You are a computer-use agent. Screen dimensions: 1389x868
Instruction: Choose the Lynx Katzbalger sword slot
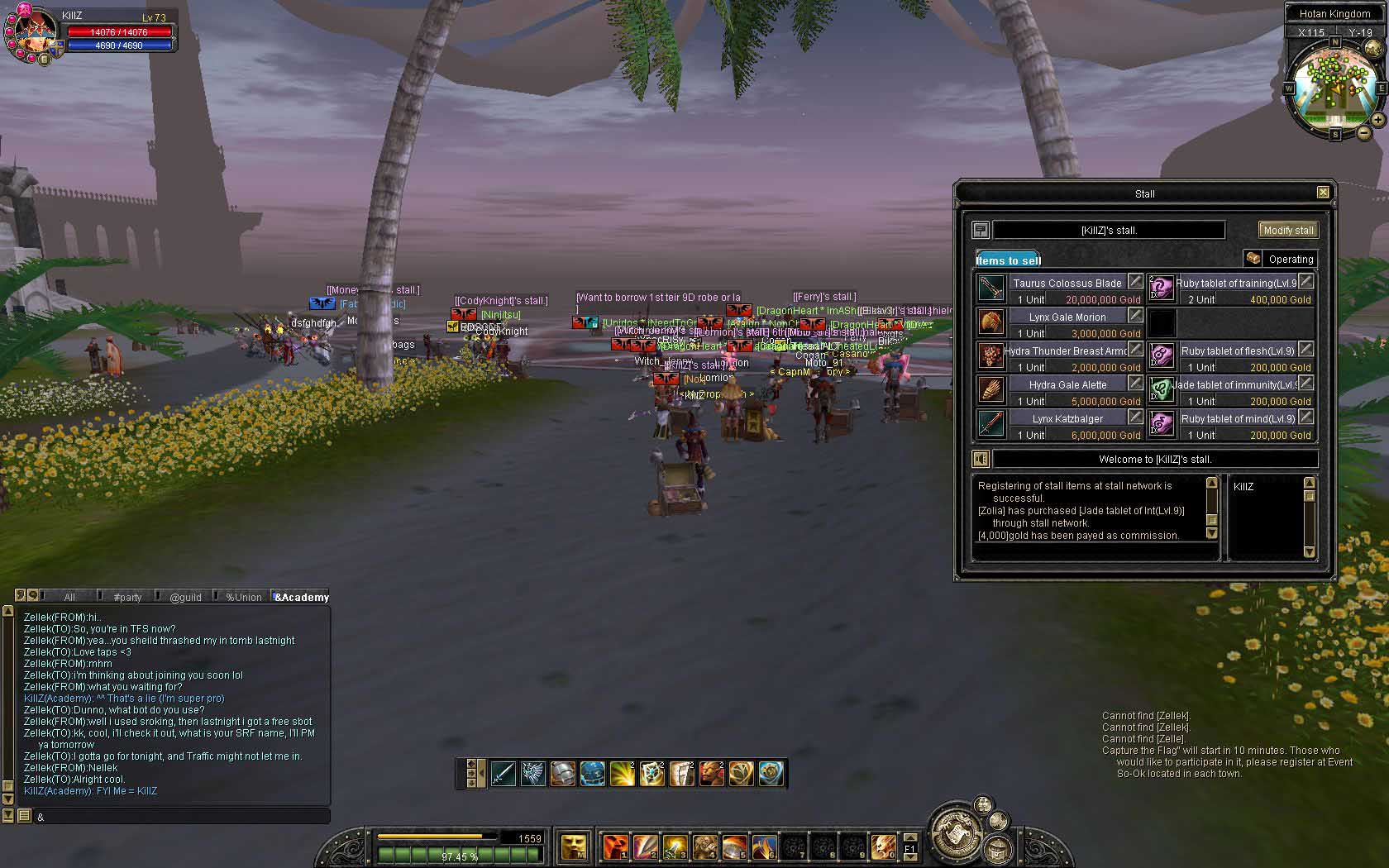pos(991,424)
